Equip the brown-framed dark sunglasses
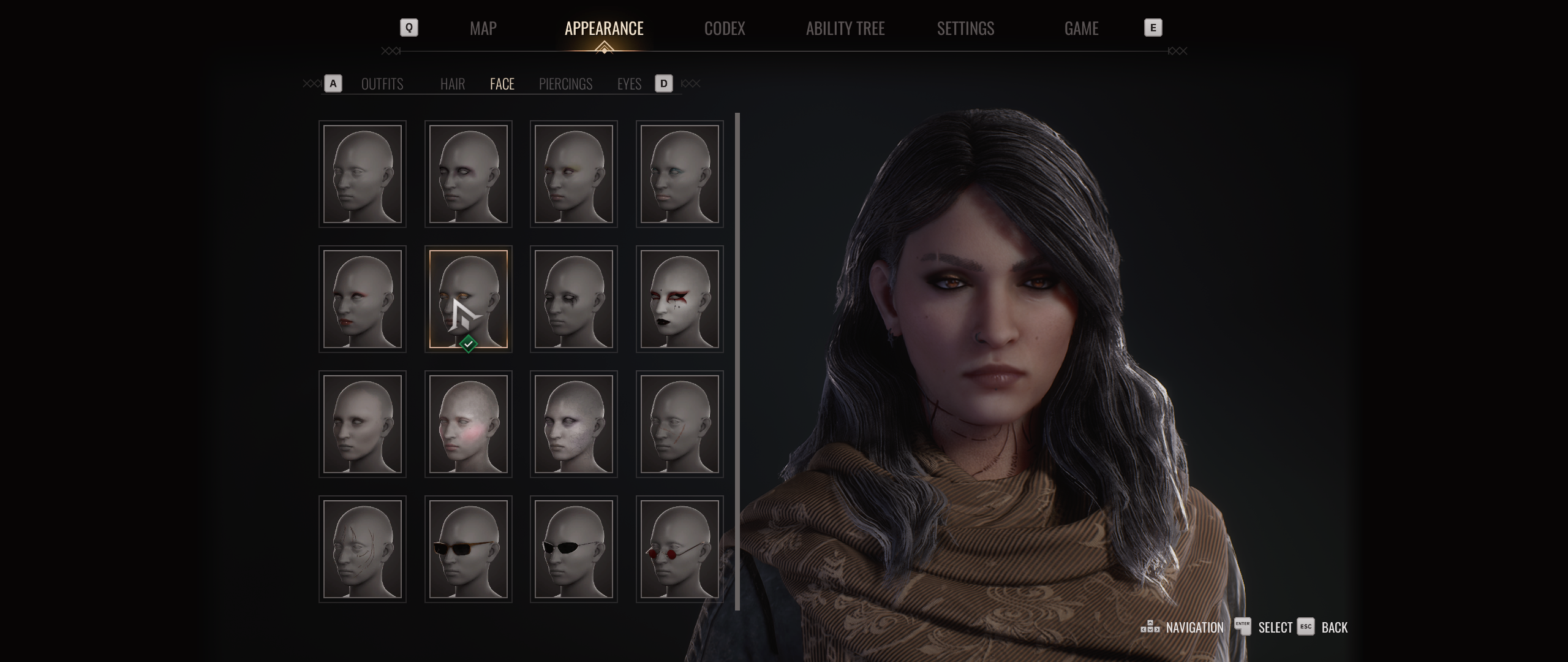This screenshot has height=662, width=1568. [468, 549]
